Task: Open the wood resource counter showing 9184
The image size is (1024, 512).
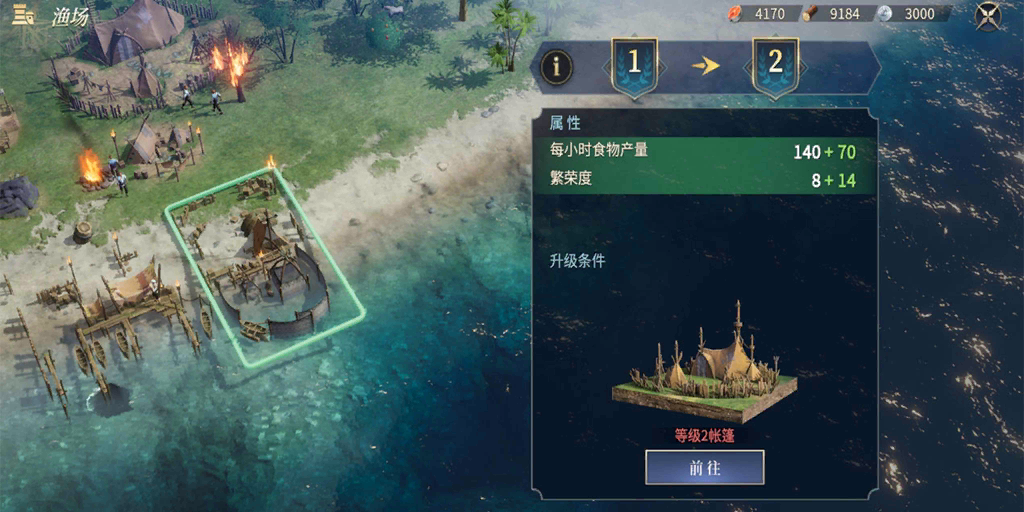Action: point(836,14)
